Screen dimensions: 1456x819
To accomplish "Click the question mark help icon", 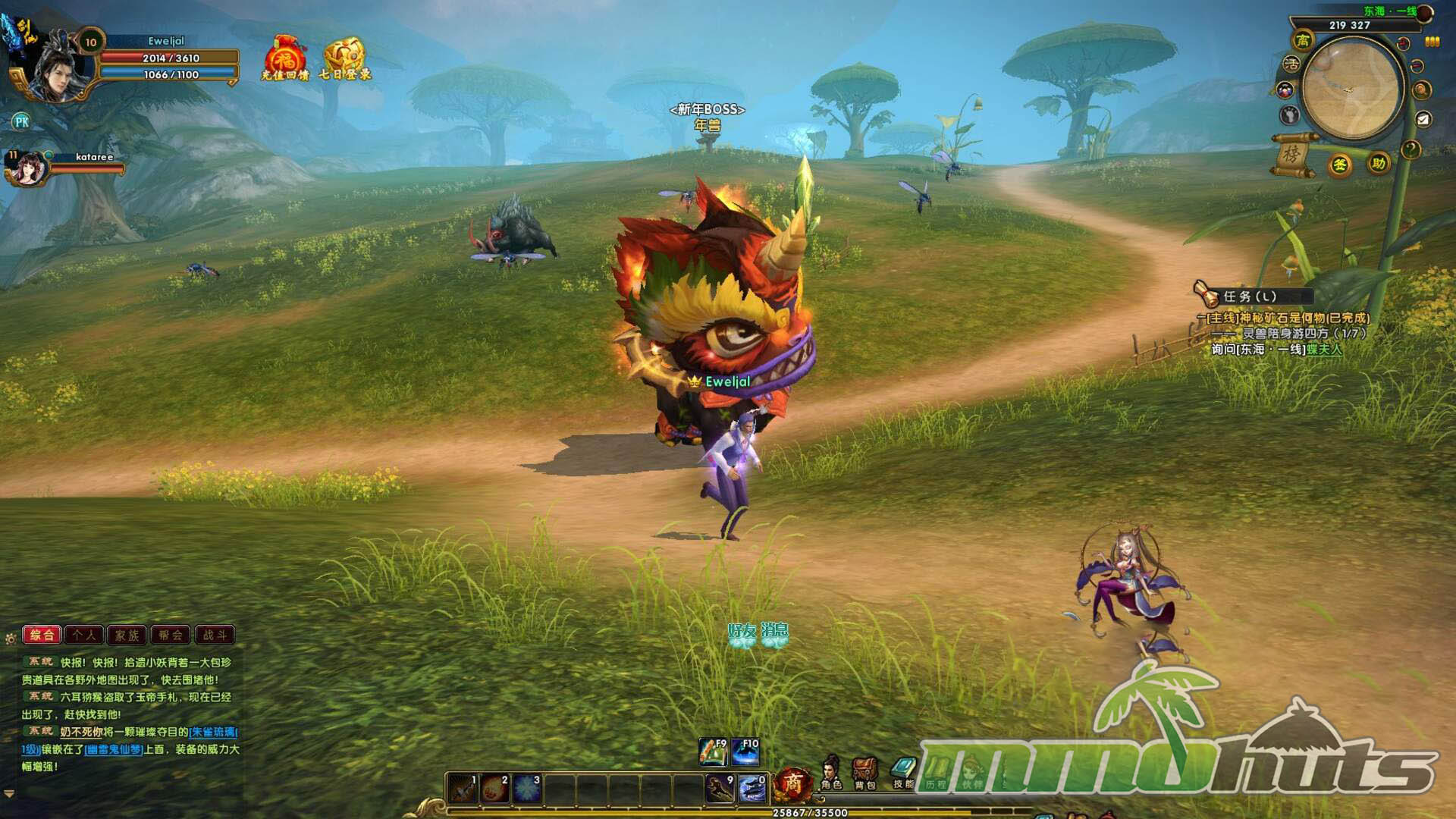I will 1410,149.
